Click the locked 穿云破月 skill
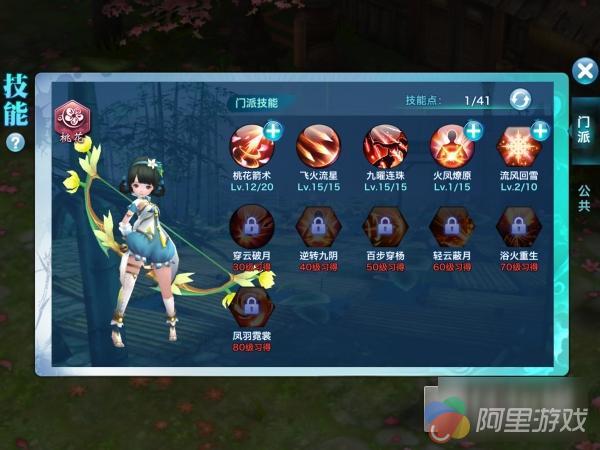600x450 pixels. (x=250, y=225)
